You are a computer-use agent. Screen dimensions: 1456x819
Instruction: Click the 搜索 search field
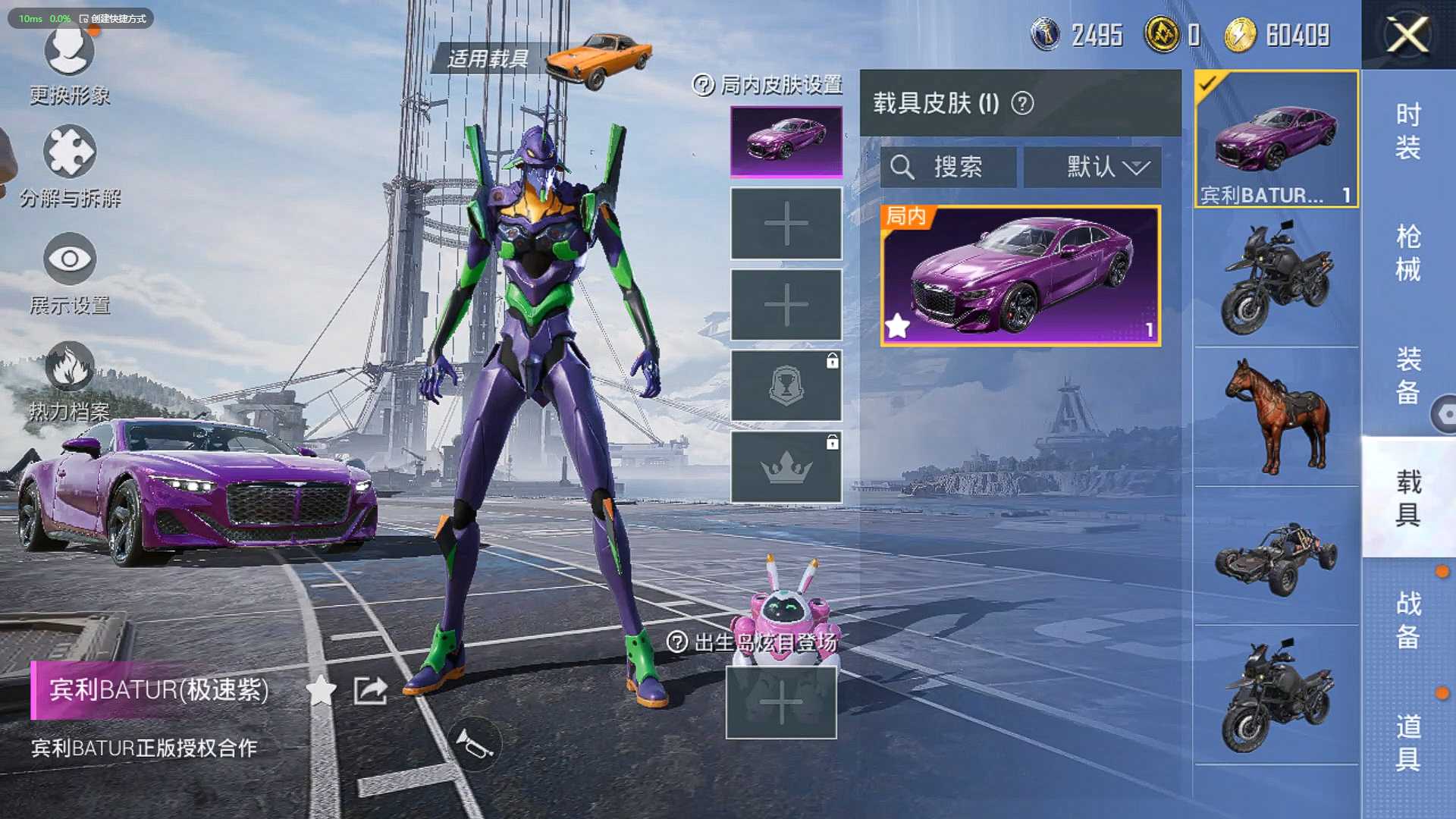(948, 167)
